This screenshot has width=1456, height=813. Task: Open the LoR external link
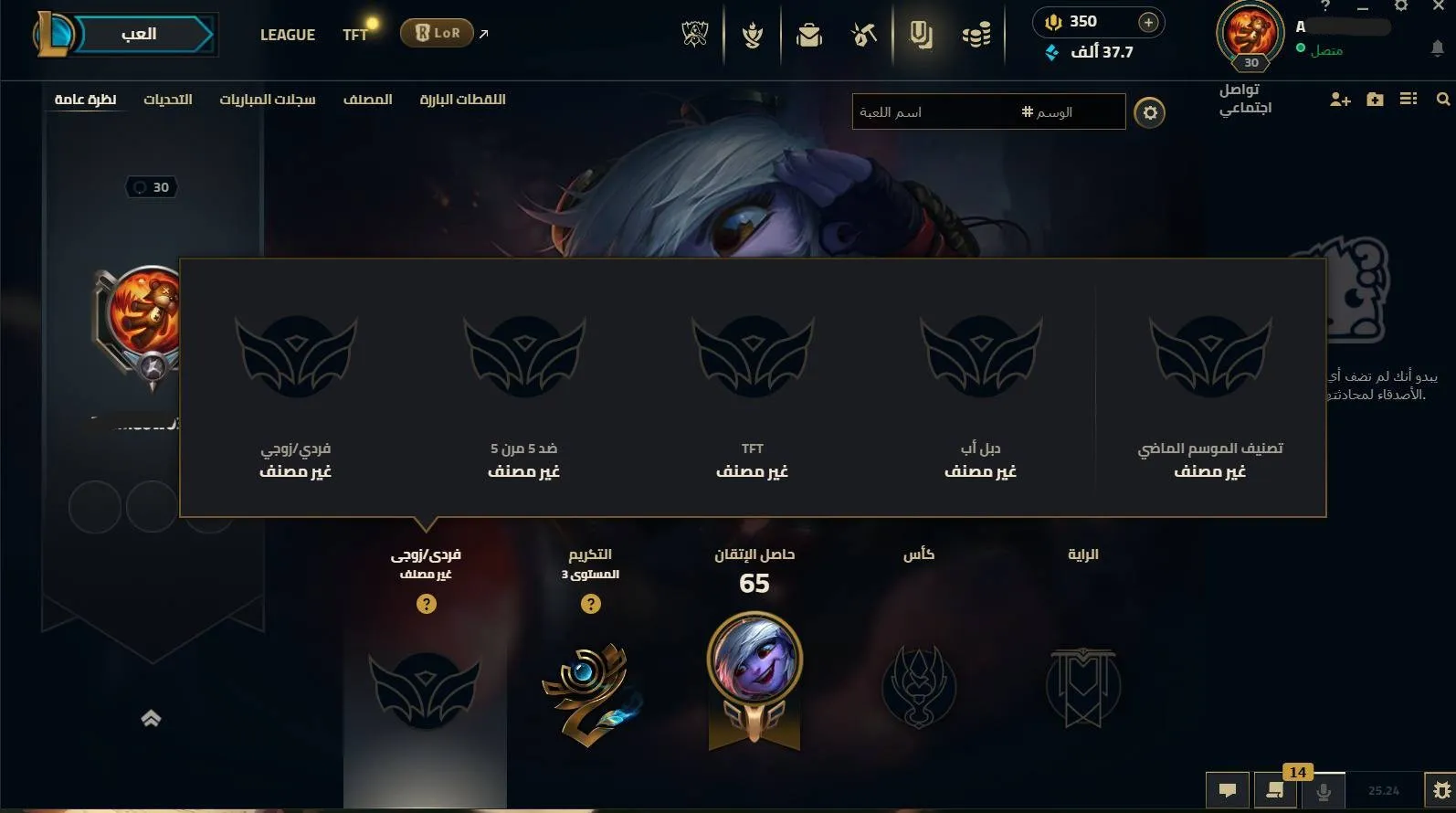pos(438,31)
